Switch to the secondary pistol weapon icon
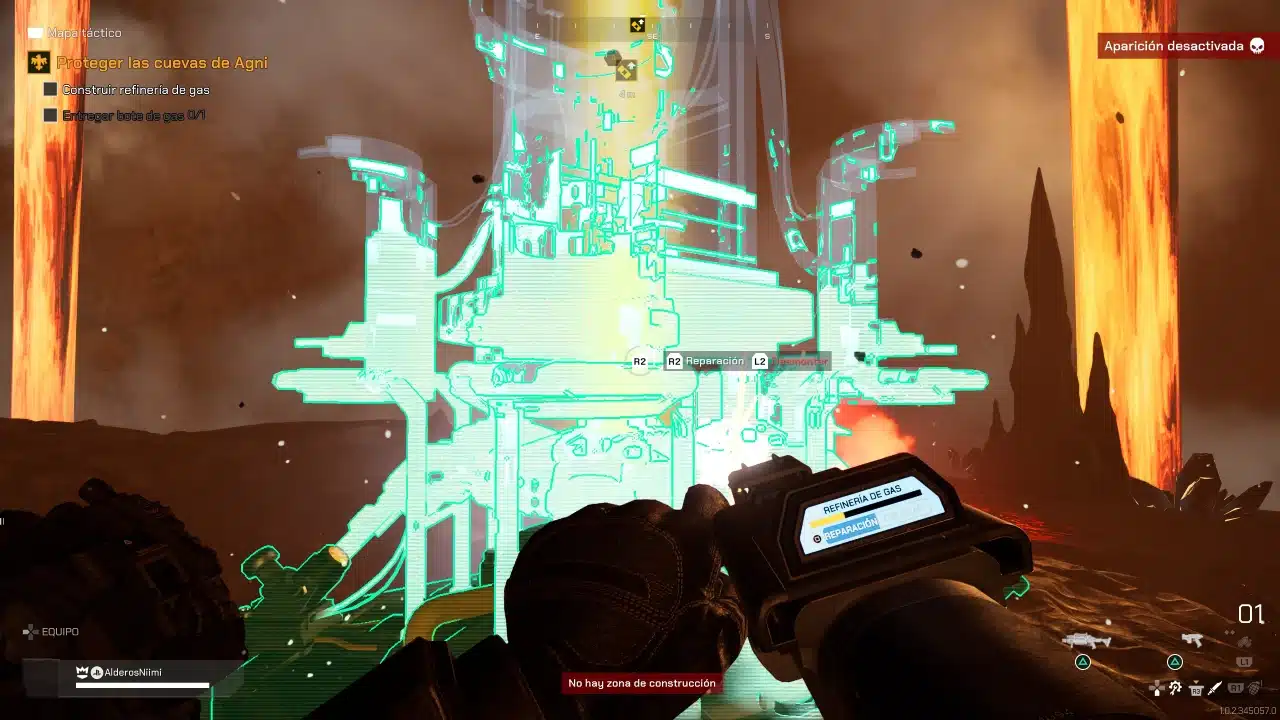Screen dimensions: 1280x720 click(x=1190, y=640)
